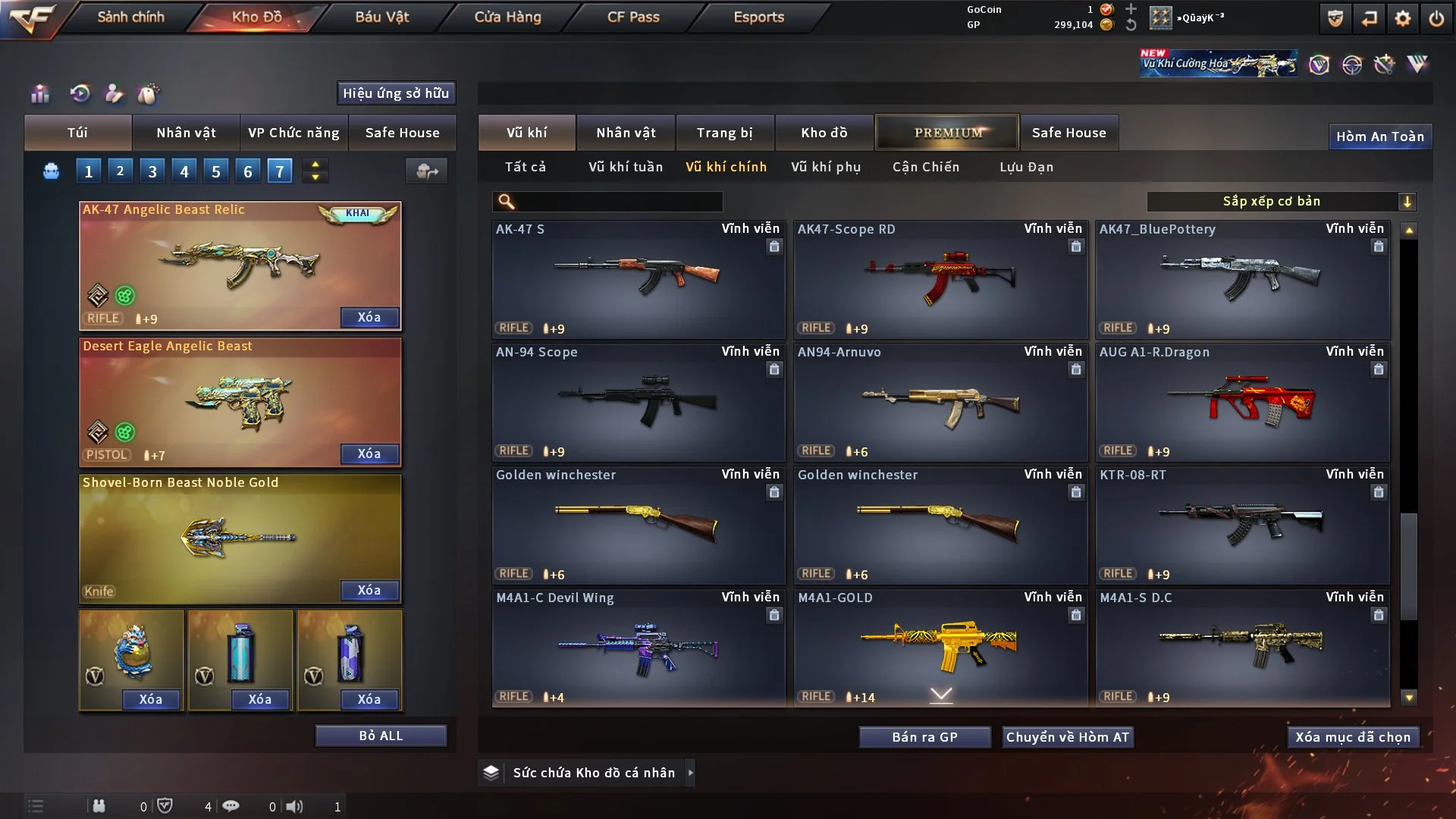Click the Hiệu ứng sở hữu button
The height and width of the screenshot is (819, 1456).
coord(396,93)
